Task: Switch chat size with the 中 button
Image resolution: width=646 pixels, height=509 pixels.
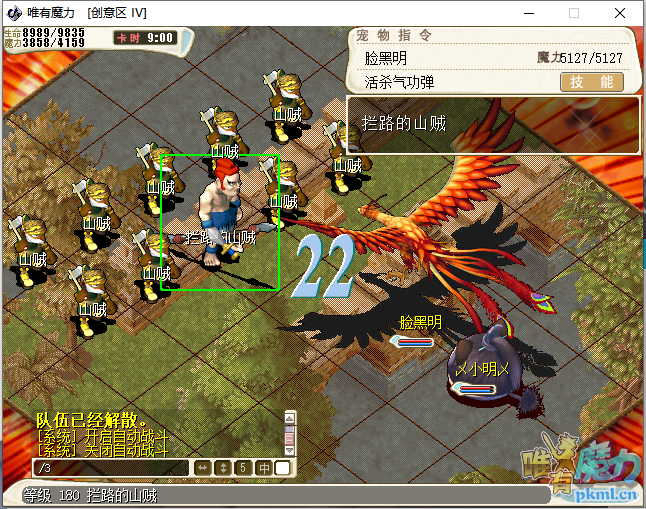Action: tap(264, 468)
